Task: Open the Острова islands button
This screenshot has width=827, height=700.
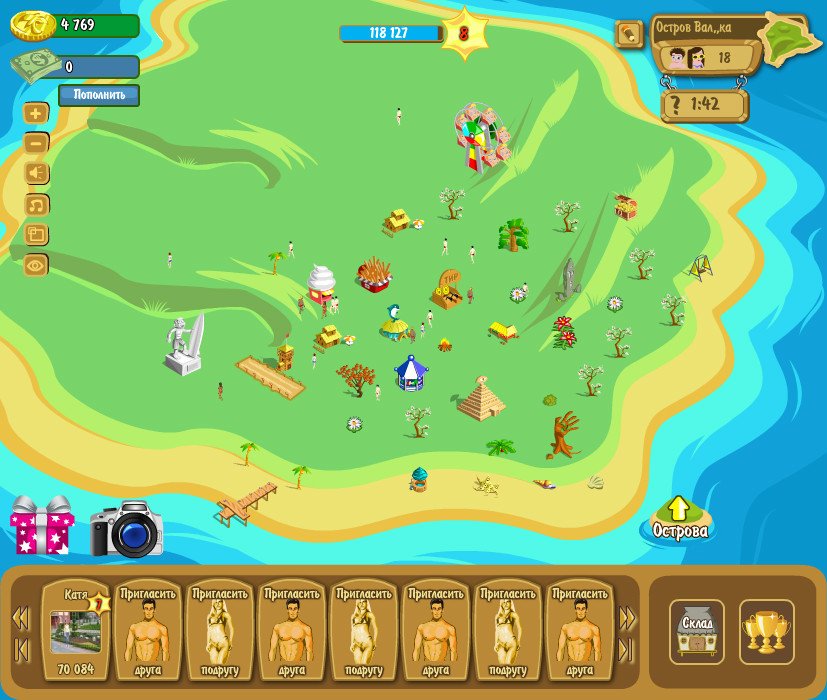Action: pos(679,520)
